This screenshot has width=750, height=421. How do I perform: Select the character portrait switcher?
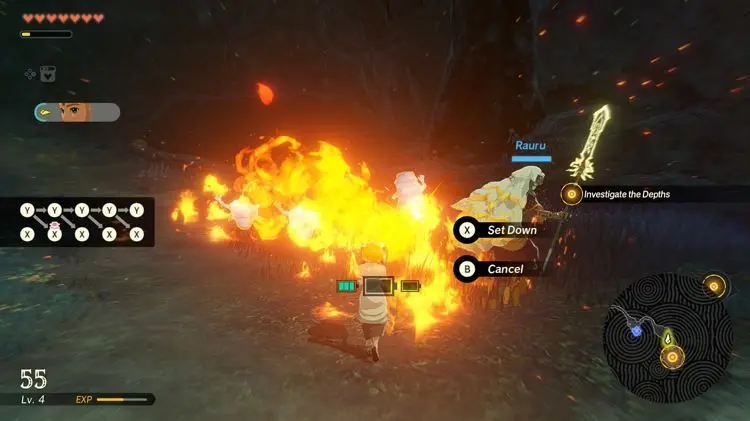coord(77,112)
